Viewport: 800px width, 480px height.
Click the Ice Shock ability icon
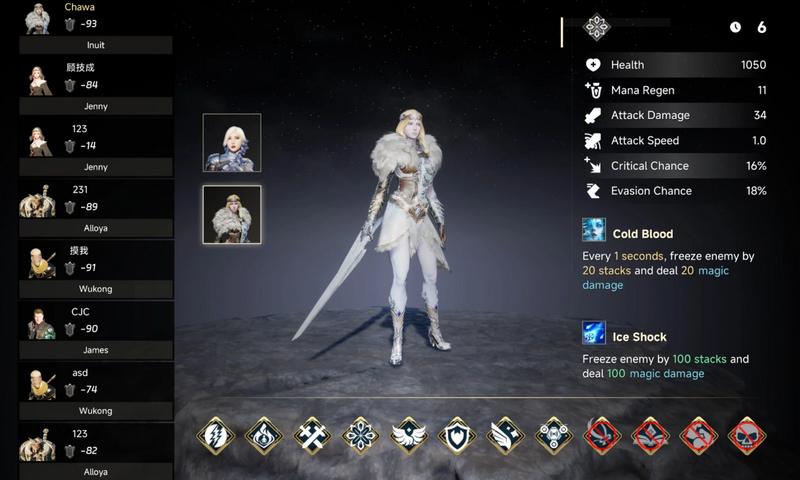(595, 333)
